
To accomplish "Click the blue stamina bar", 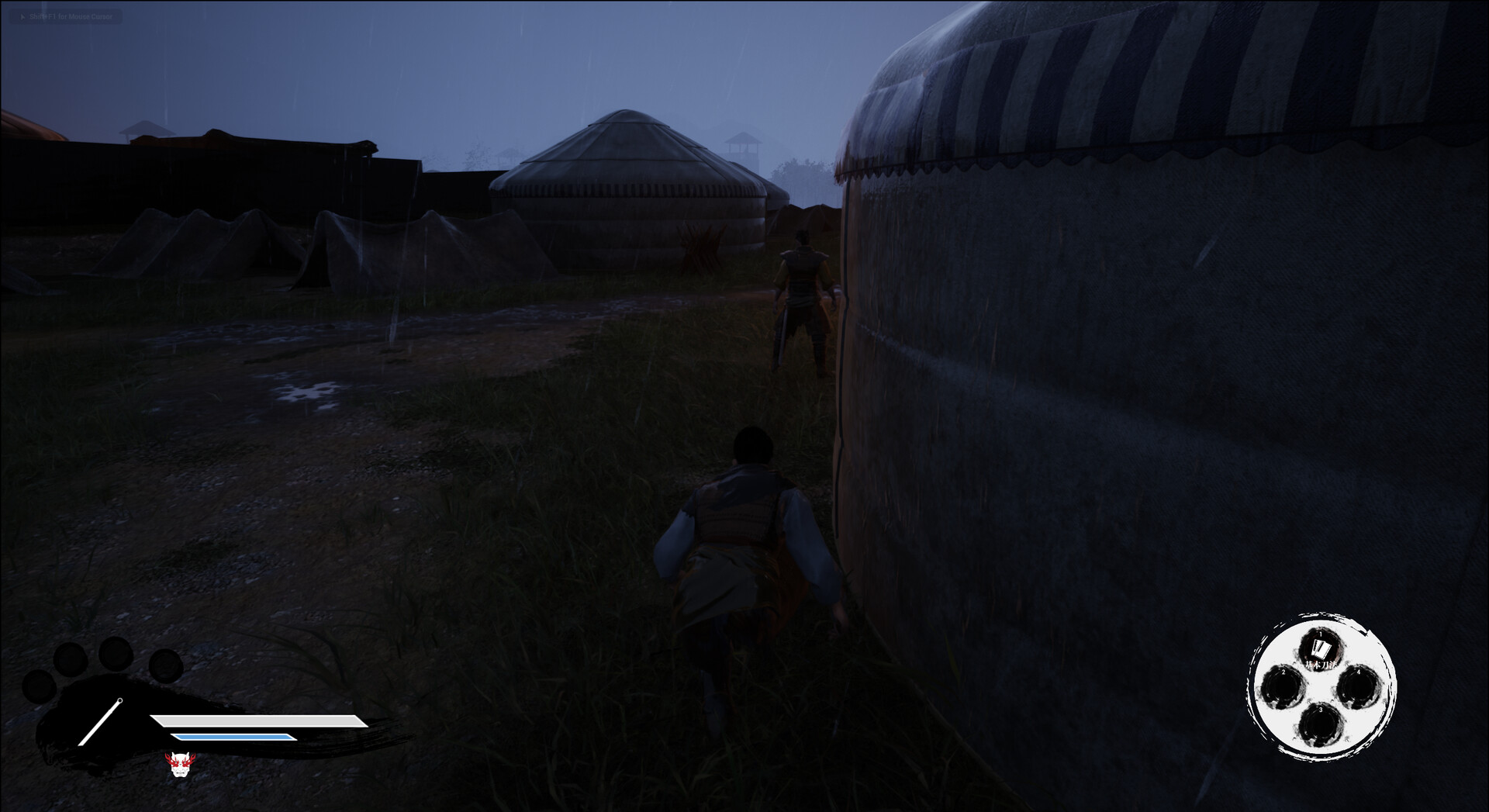I will (x=233, y=736).
